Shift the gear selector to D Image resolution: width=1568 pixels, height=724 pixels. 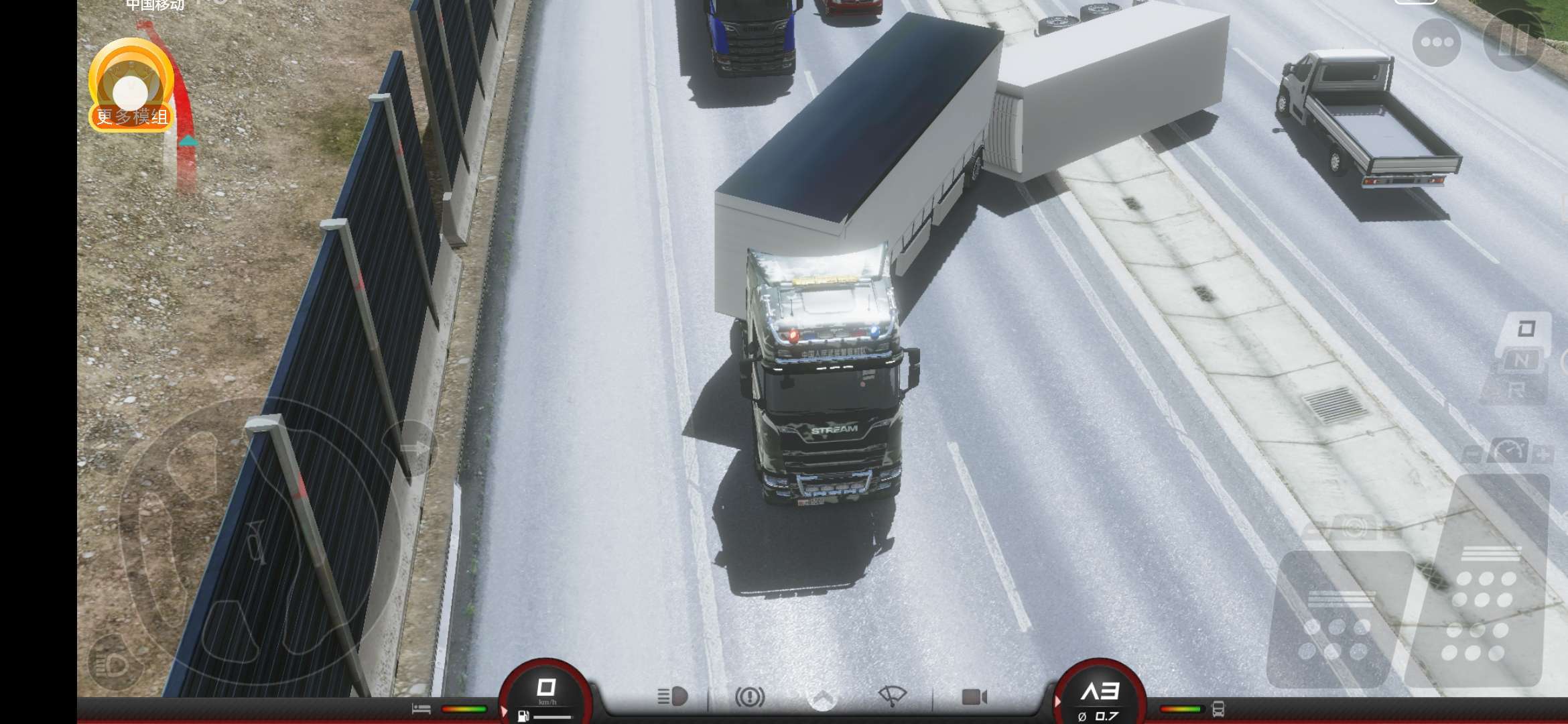coord(1526,329)
